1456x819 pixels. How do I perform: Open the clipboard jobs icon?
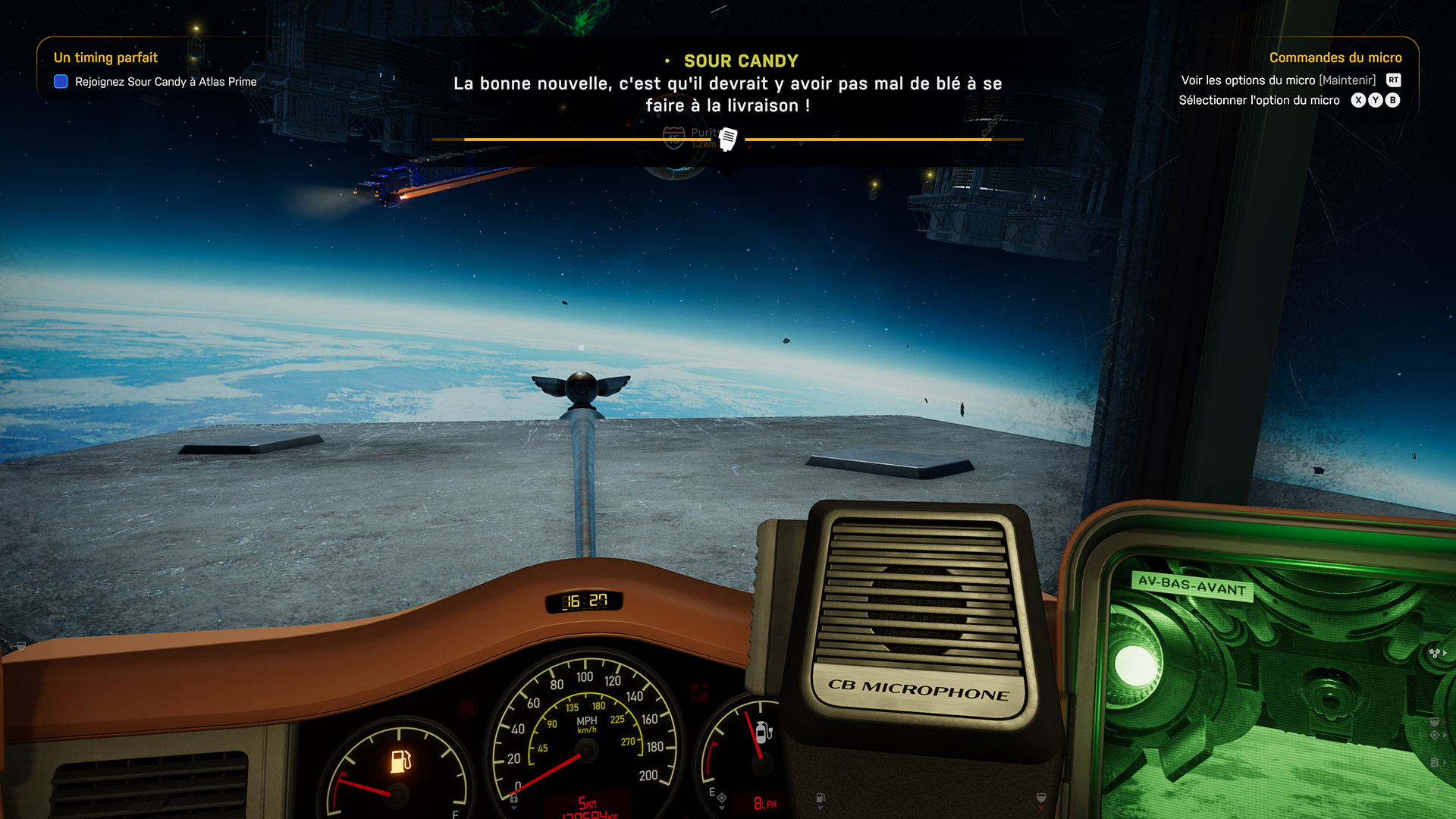[x=1435, y=762]
